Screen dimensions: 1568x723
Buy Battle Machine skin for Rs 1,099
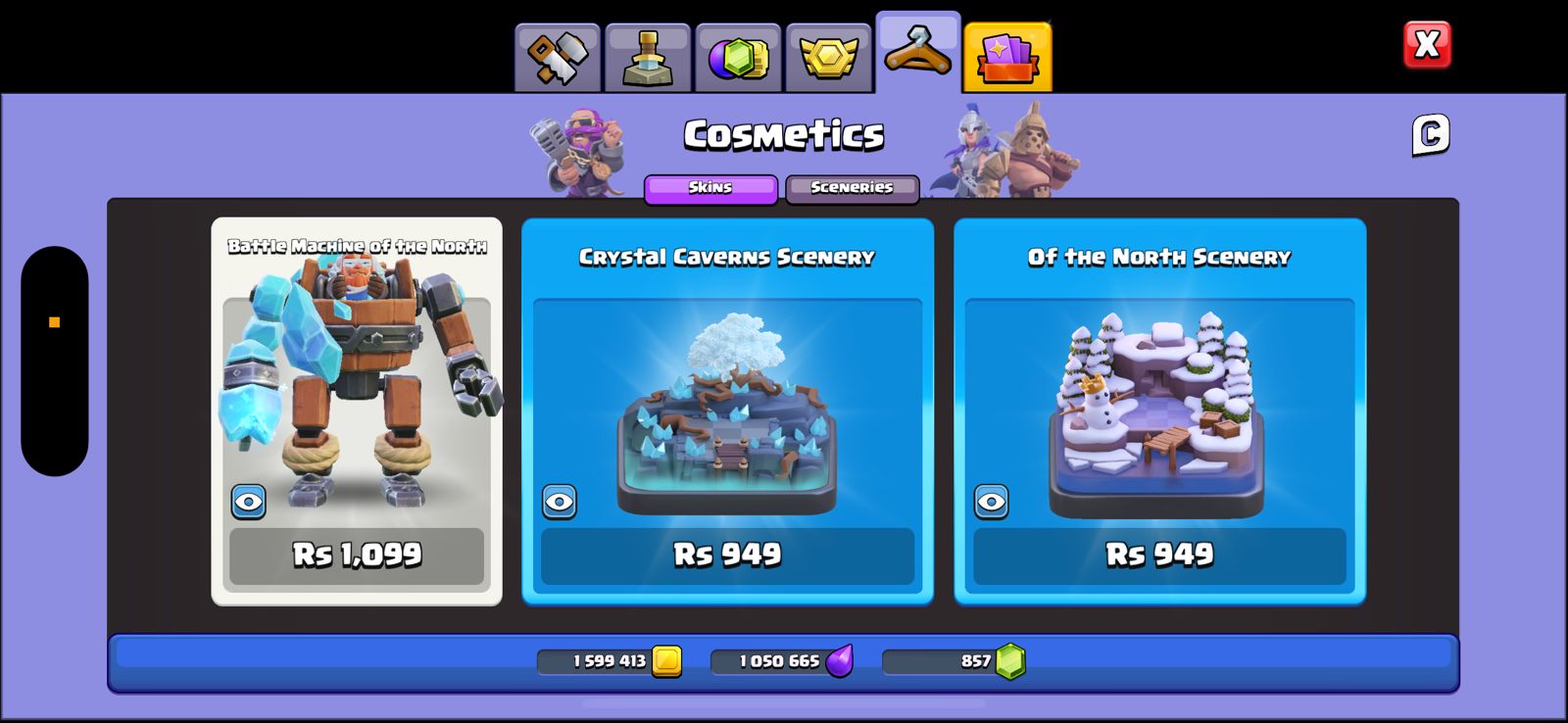[357, 554]
